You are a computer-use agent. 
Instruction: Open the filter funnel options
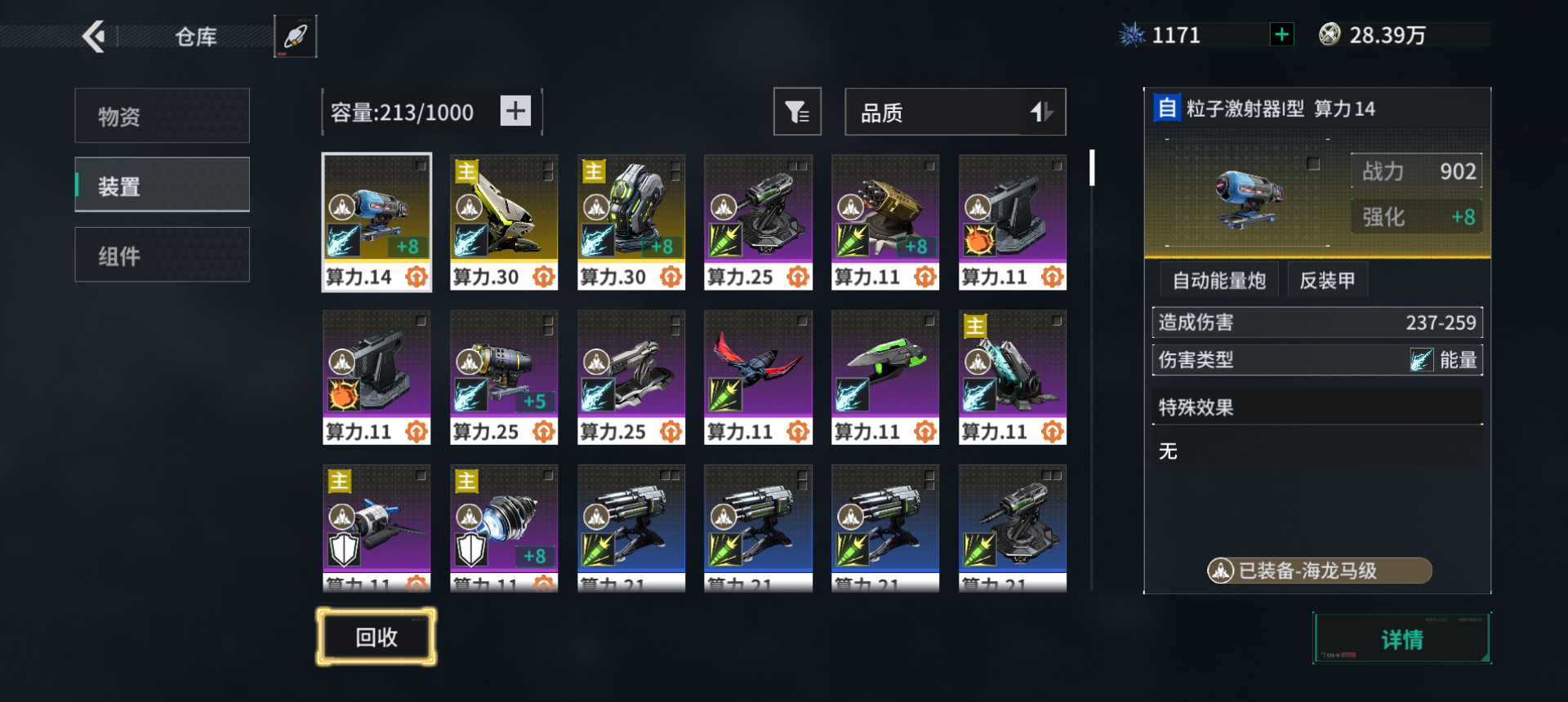tap(797, 111)
